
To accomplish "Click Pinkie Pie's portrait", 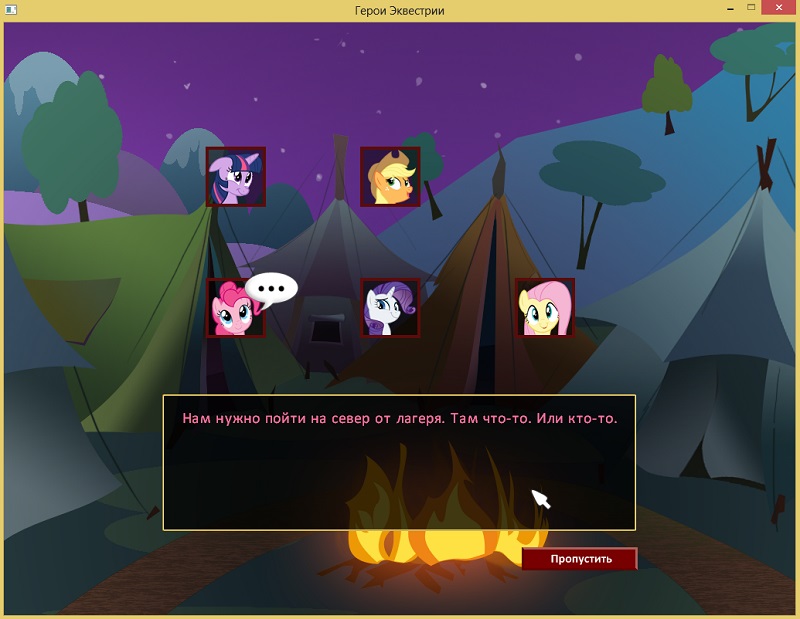I will click(234, 308).
